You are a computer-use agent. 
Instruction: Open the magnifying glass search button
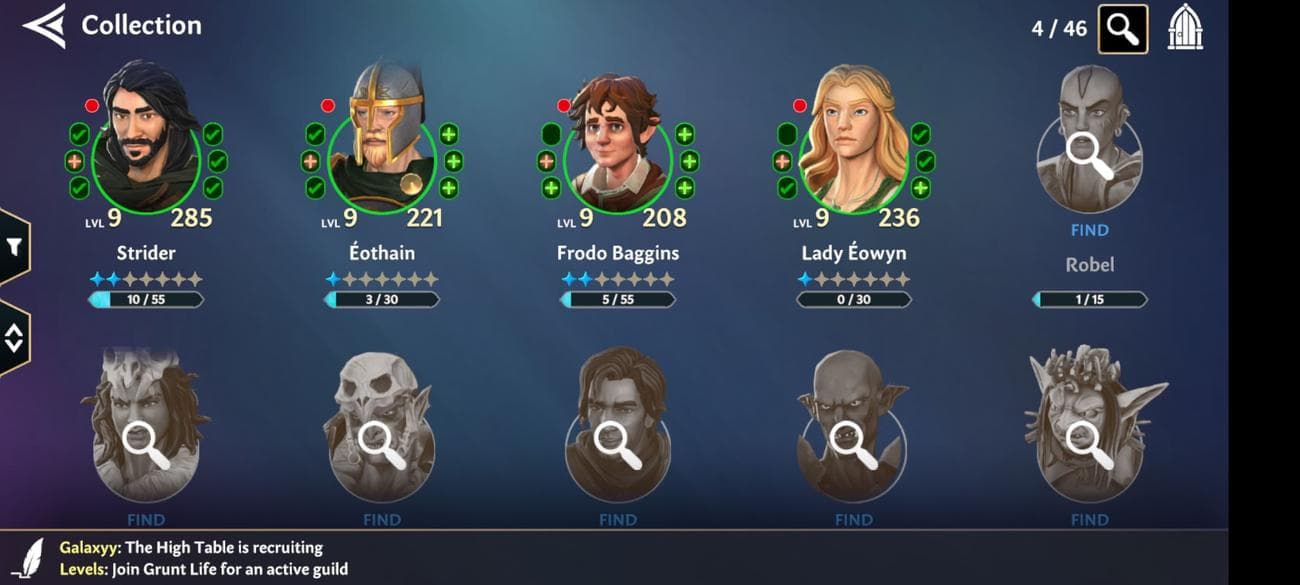(1122, 29)
